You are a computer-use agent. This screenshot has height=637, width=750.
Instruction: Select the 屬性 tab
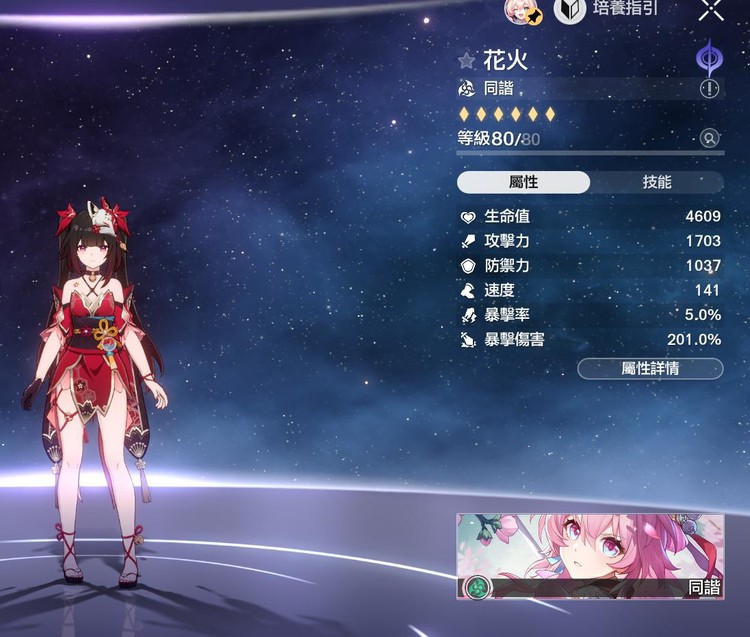[524, 182]
